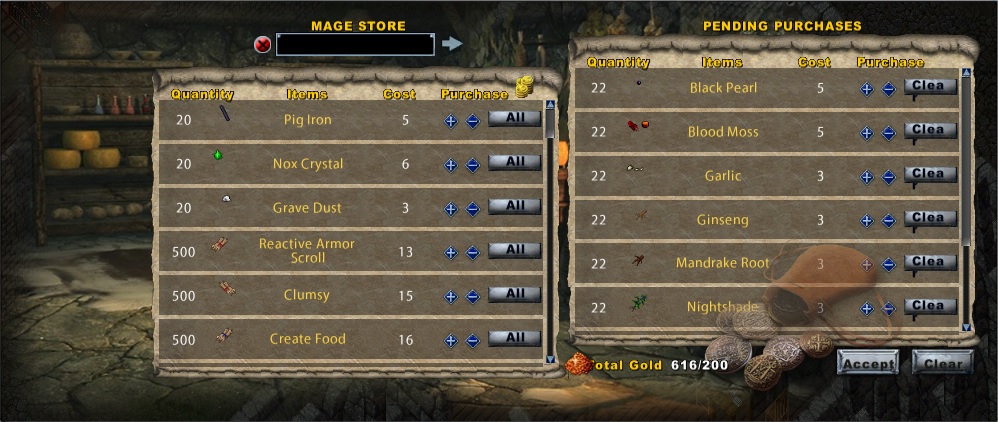Accept the pending purchases
The height and width of the screenshot is (422, 998).
click(868, 363)
